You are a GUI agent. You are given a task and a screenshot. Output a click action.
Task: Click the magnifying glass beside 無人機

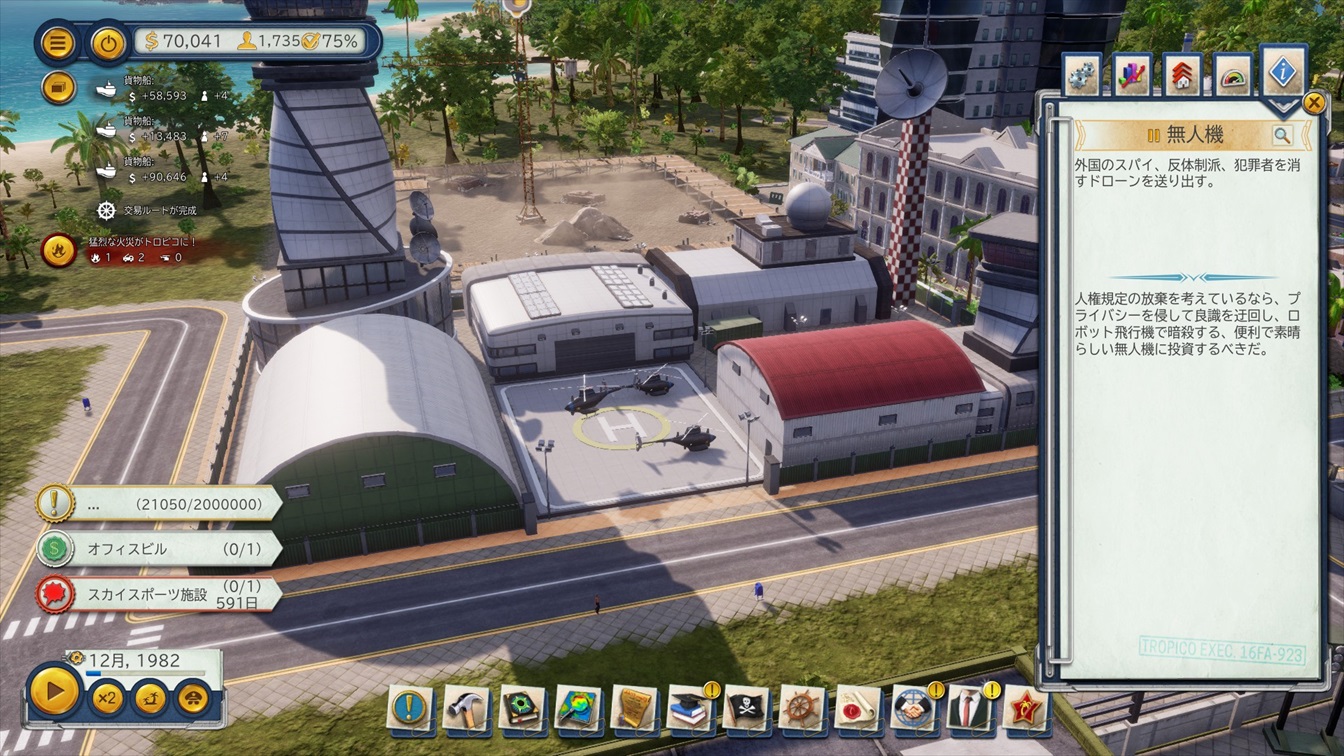tap(1282, 136)
